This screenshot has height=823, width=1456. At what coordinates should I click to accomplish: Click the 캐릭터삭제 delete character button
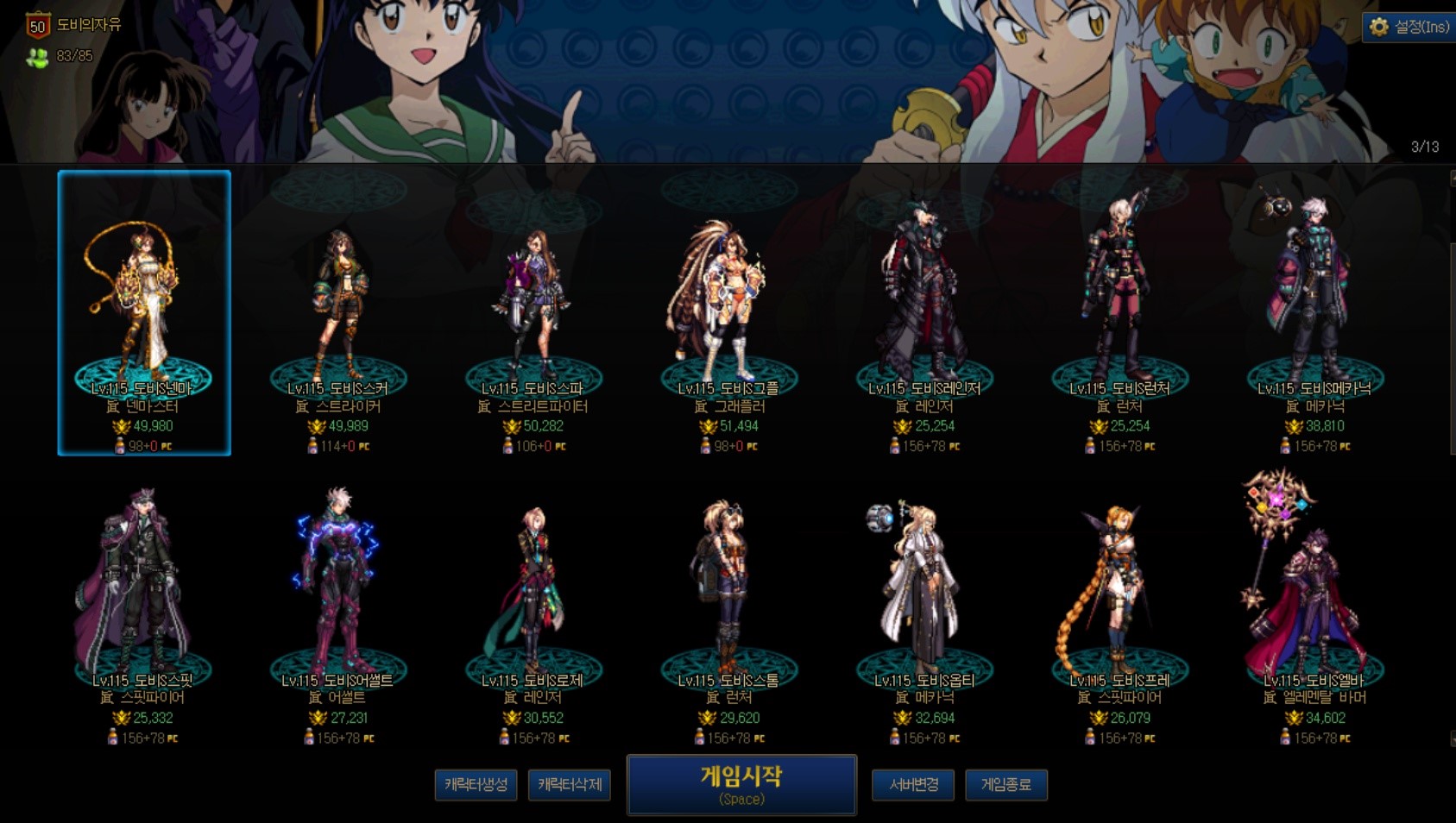click(569, 785)
